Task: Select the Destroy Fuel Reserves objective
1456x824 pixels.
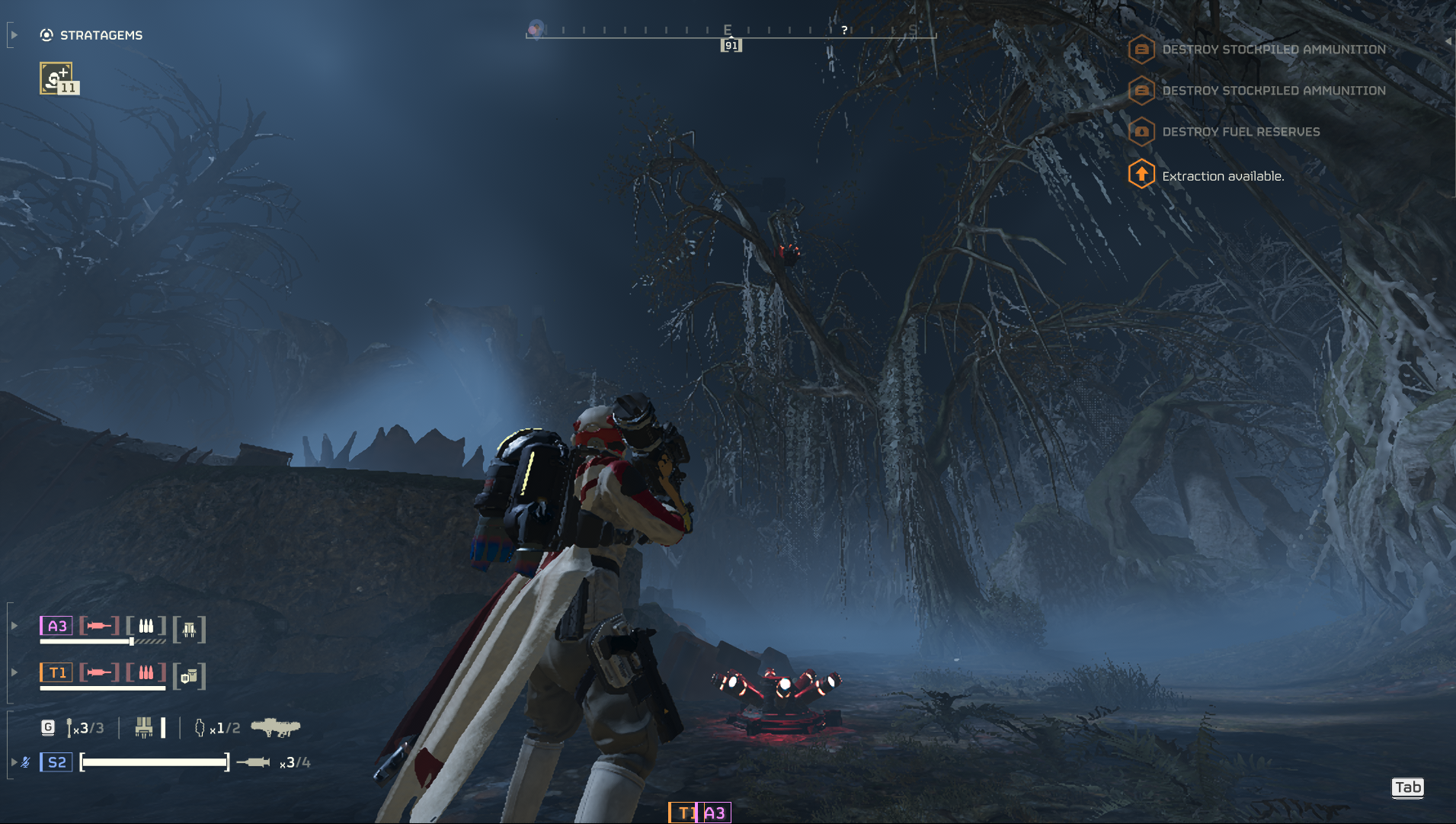Action: [1240, 132]
